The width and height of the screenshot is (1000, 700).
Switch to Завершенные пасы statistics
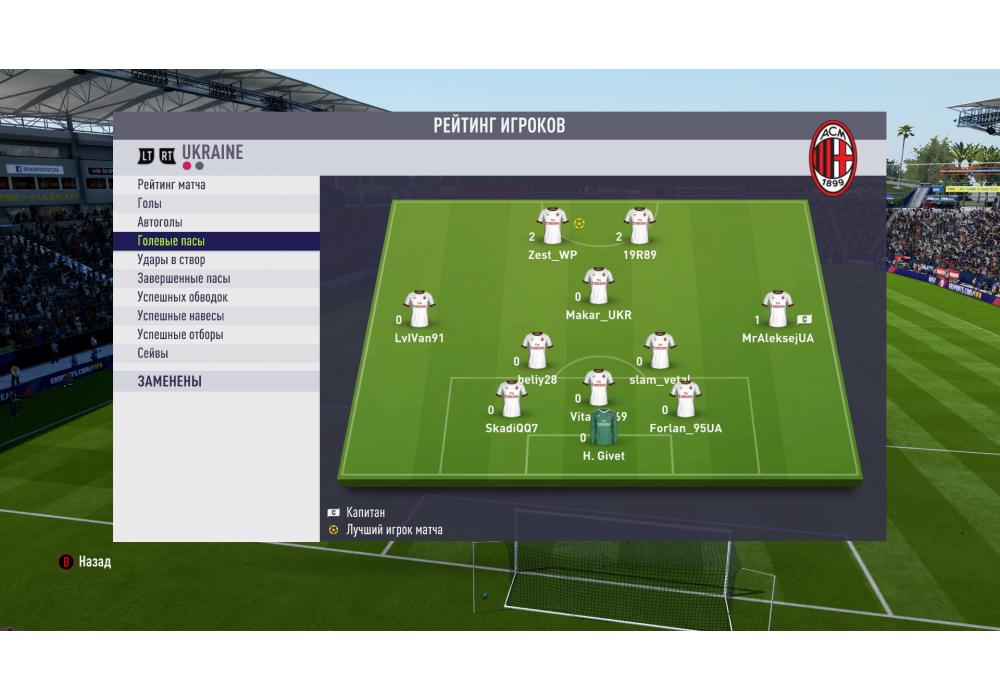184,279
